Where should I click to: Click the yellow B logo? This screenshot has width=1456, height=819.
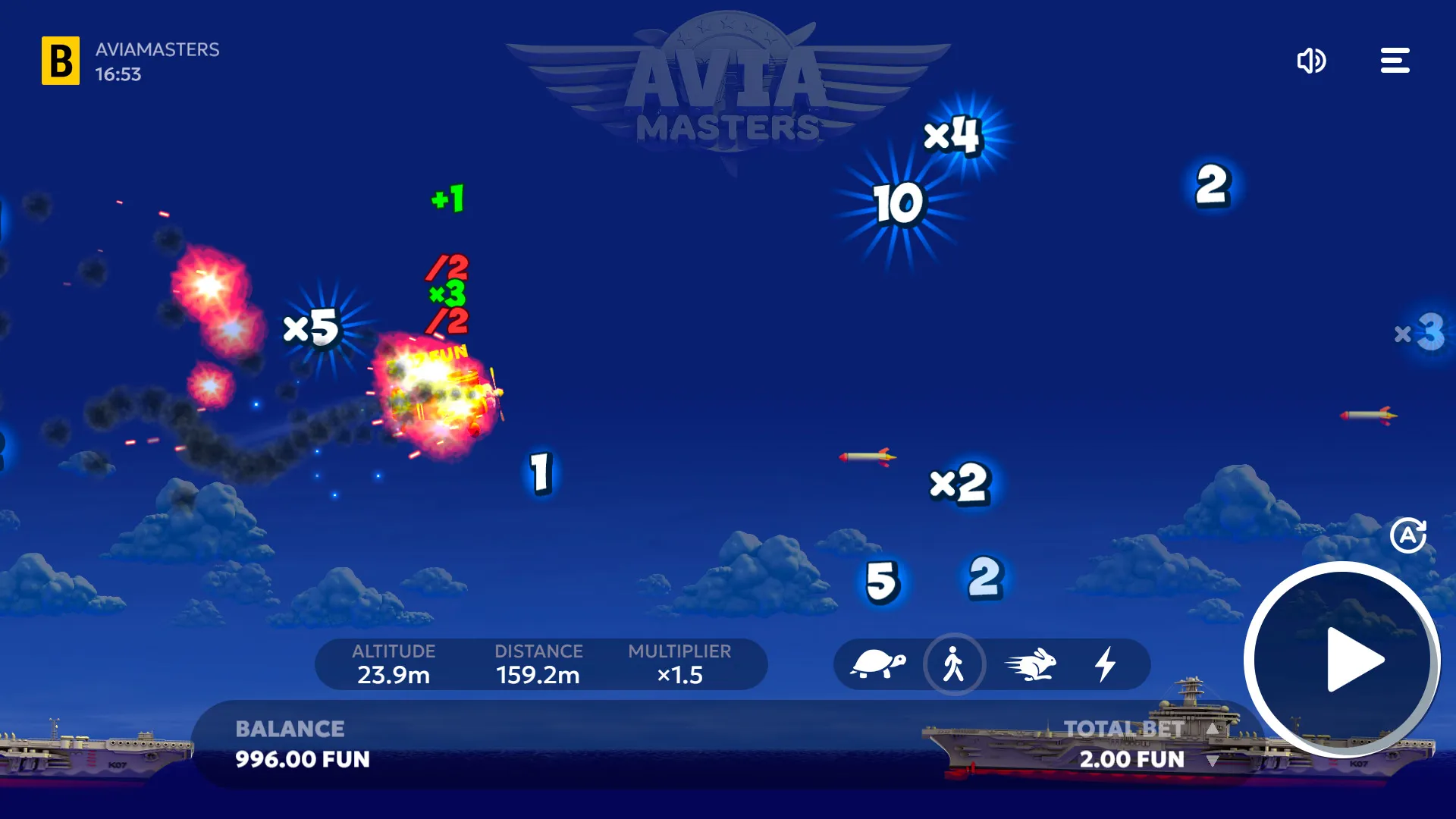pyautogui.click(x=61, y=61)
